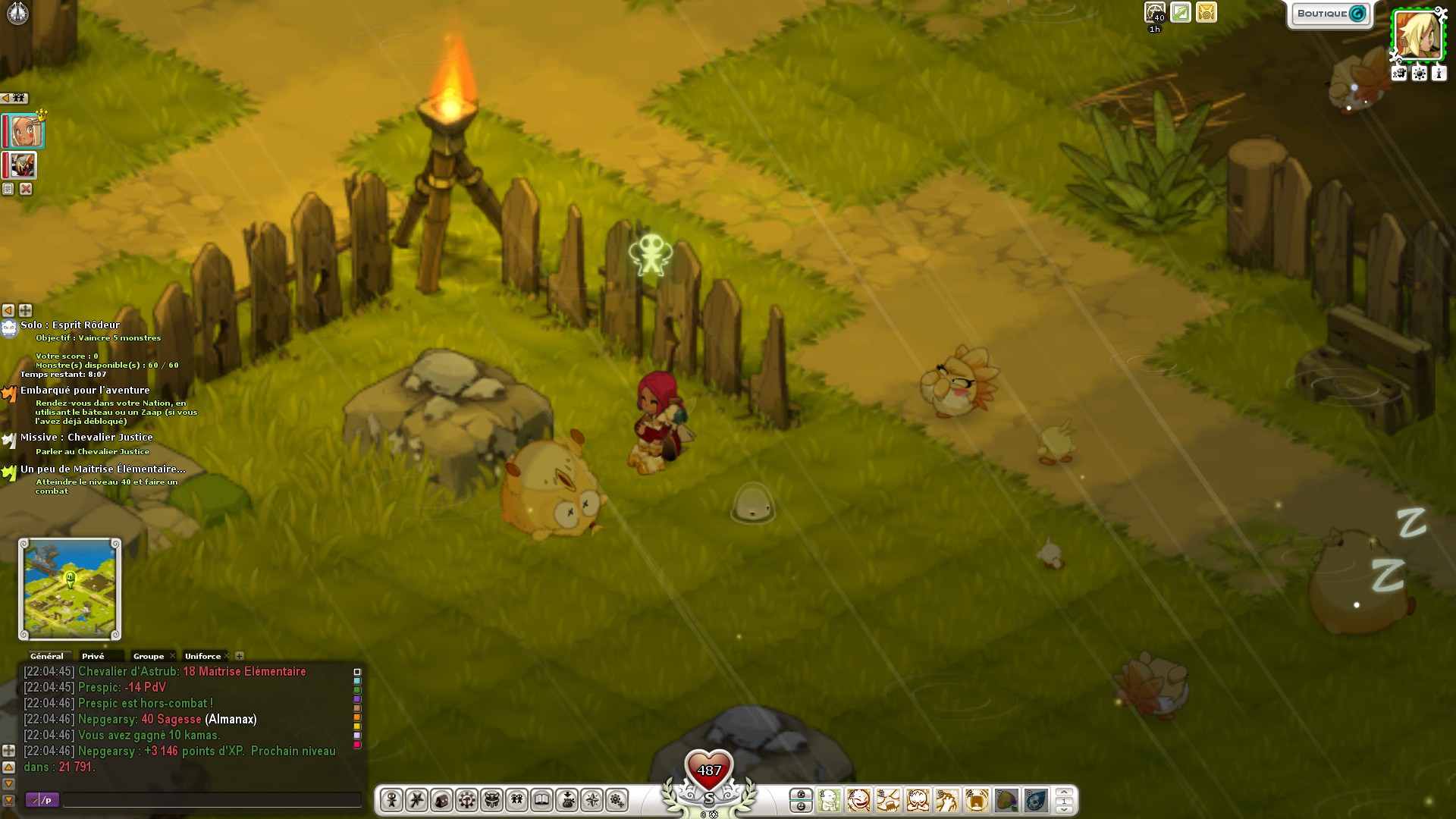
Task: Click the info 'i' icon under the portrait
Action: (x=1439, y=74)
